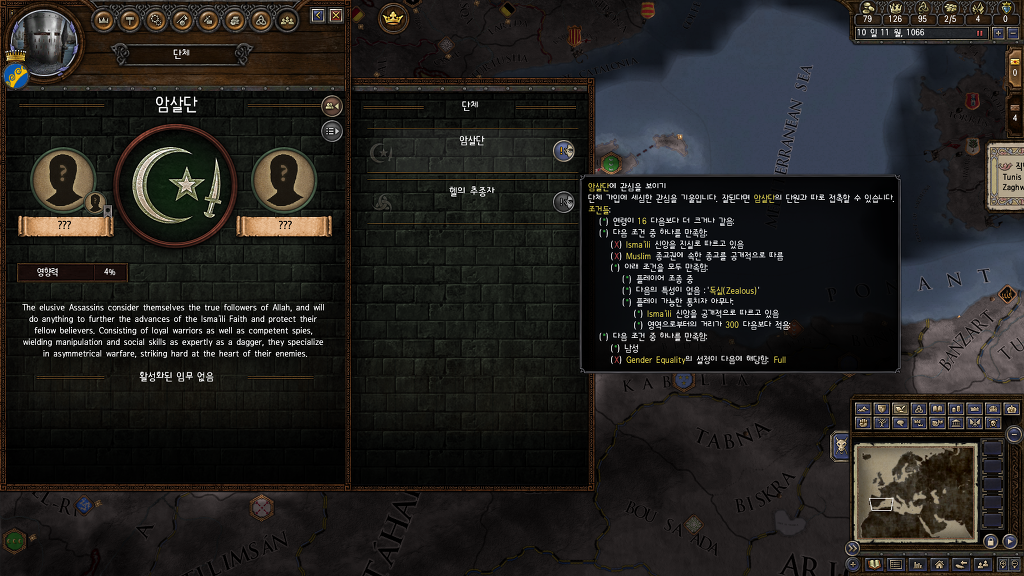
Task: Open the triquetra religion tab
Action: pos(261,20)
